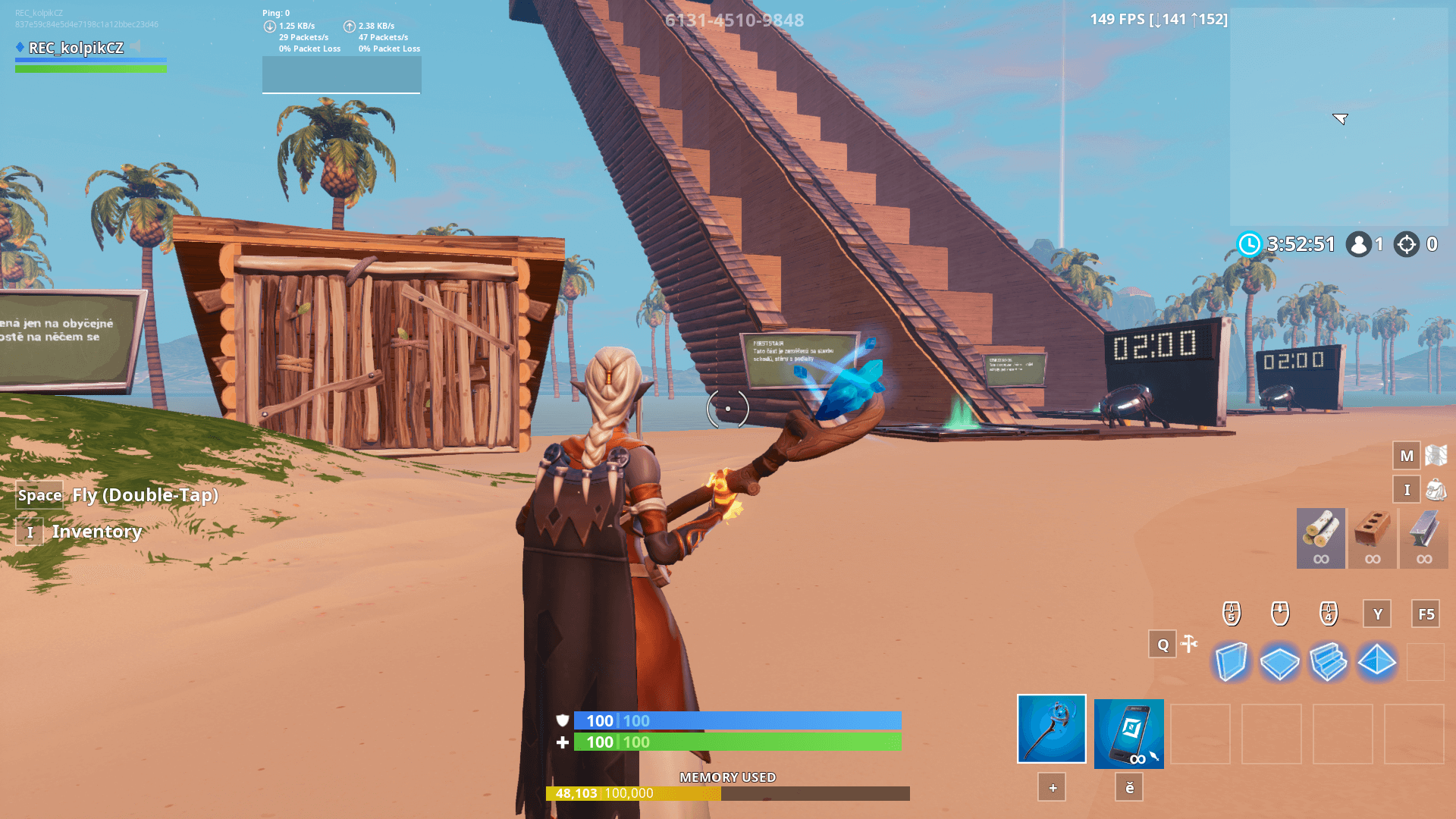This screenshot has height=819, width=1456.
Task: Select the wall build piece
Action: [1232, 661]
